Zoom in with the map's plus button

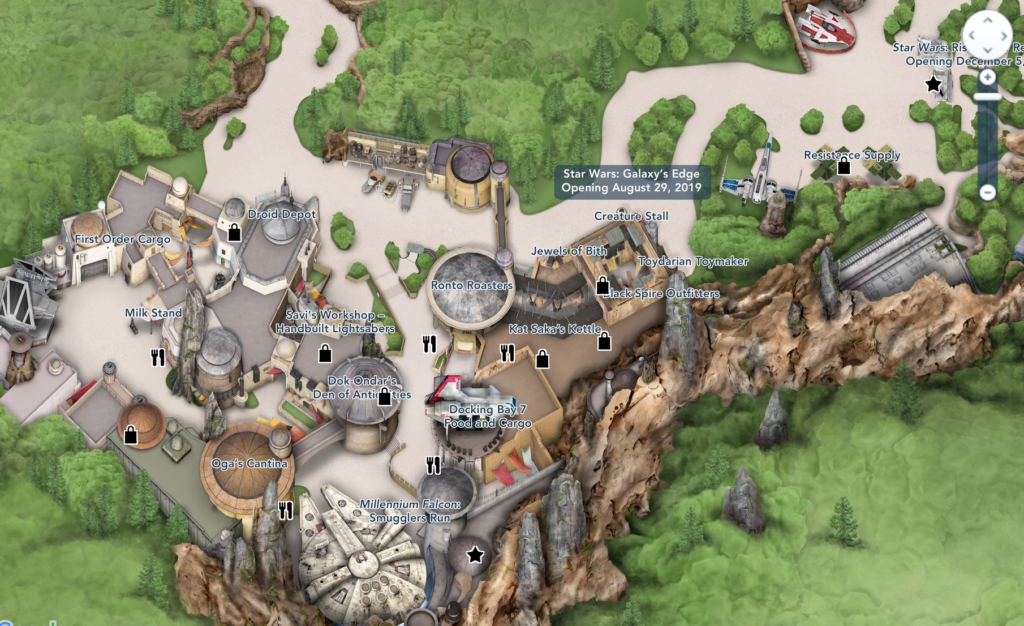click(x=987, y=77)
